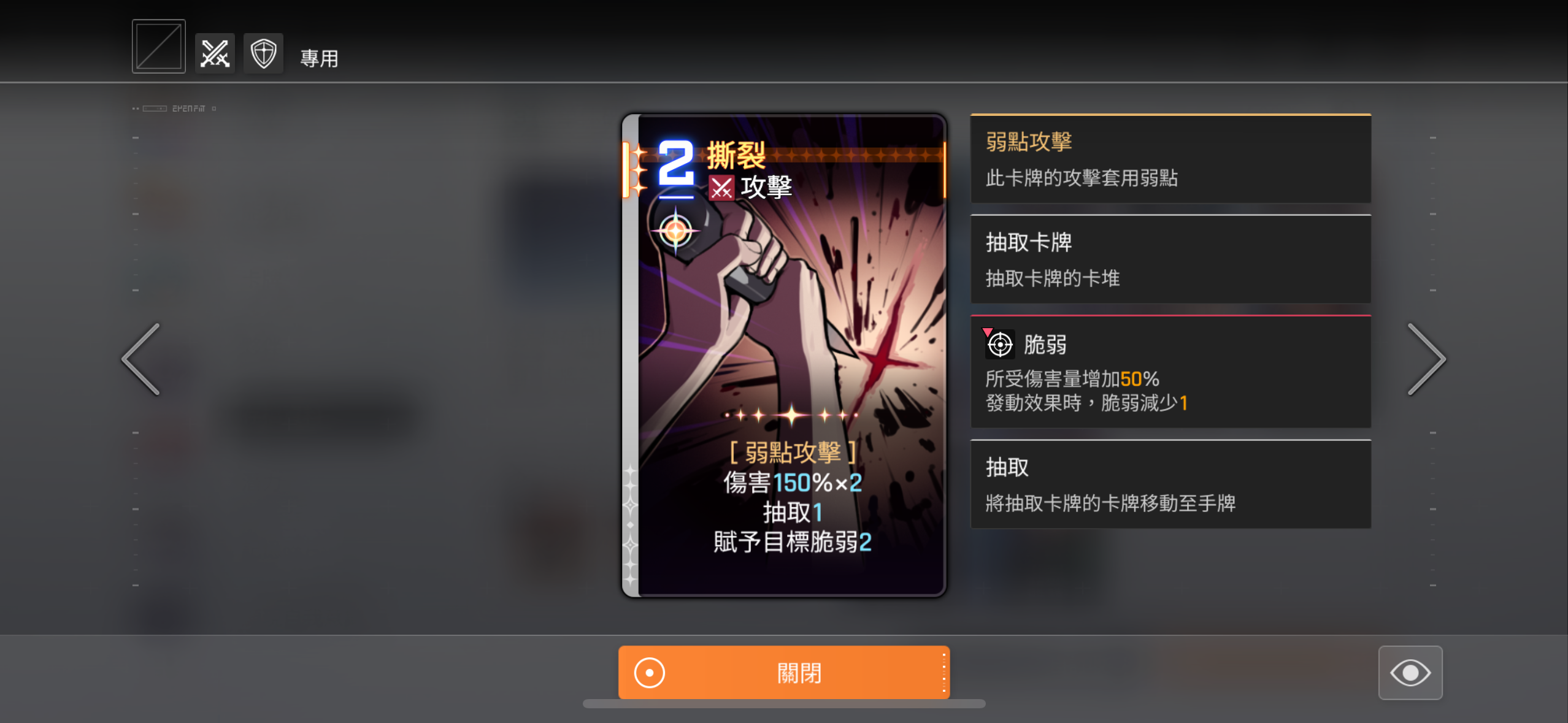The image size is (1568, 723).
Task: Select the shield defense filter icon
Action: (263, 53)
